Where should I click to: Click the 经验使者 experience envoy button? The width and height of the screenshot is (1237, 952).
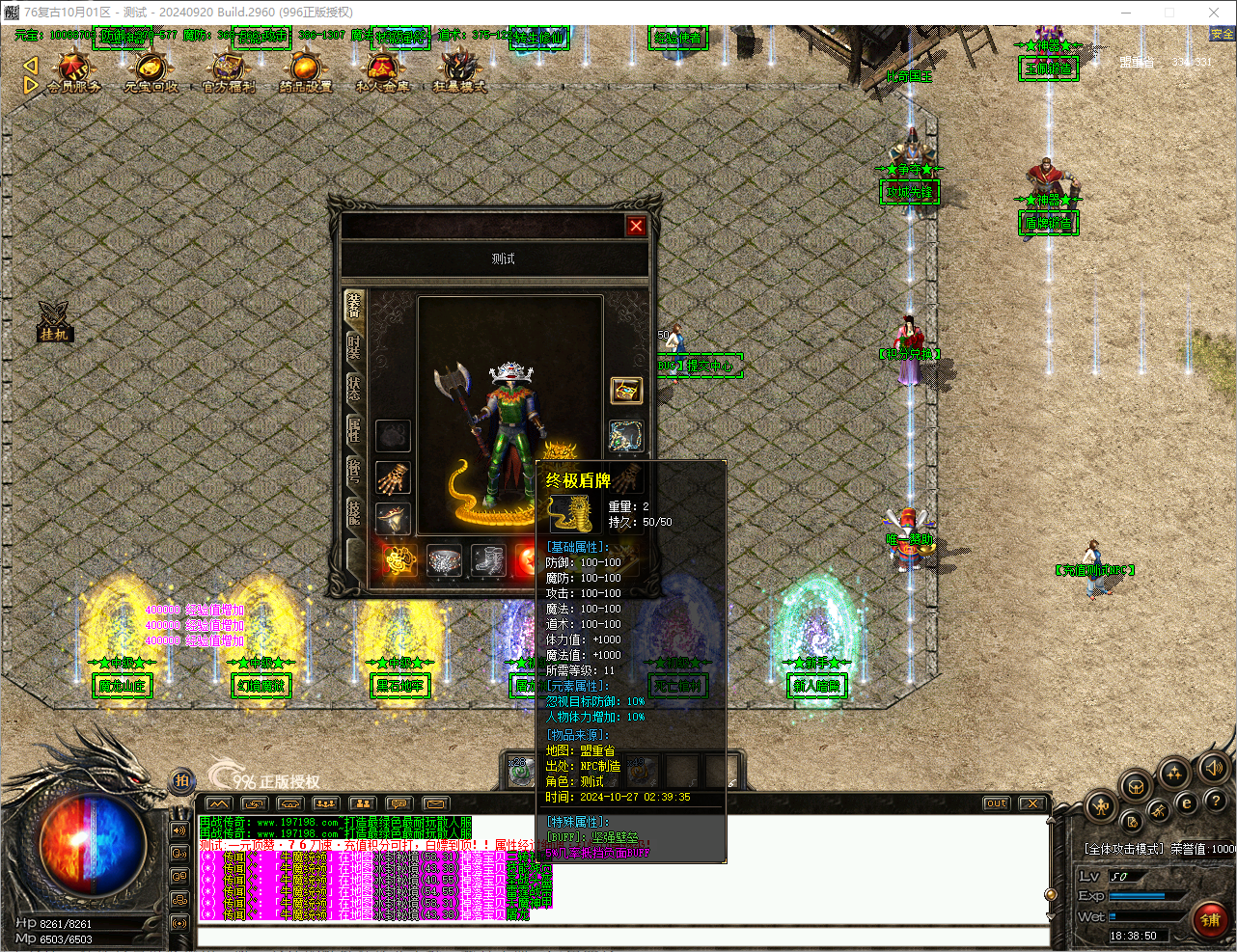click(x=678, y=37)
